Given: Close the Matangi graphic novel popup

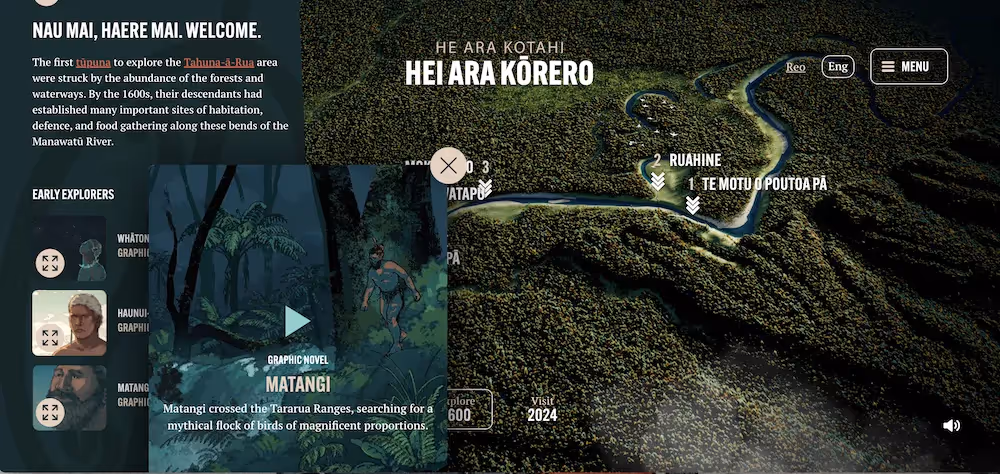Looking at the screenshot, I should click(x=448, y=165).
